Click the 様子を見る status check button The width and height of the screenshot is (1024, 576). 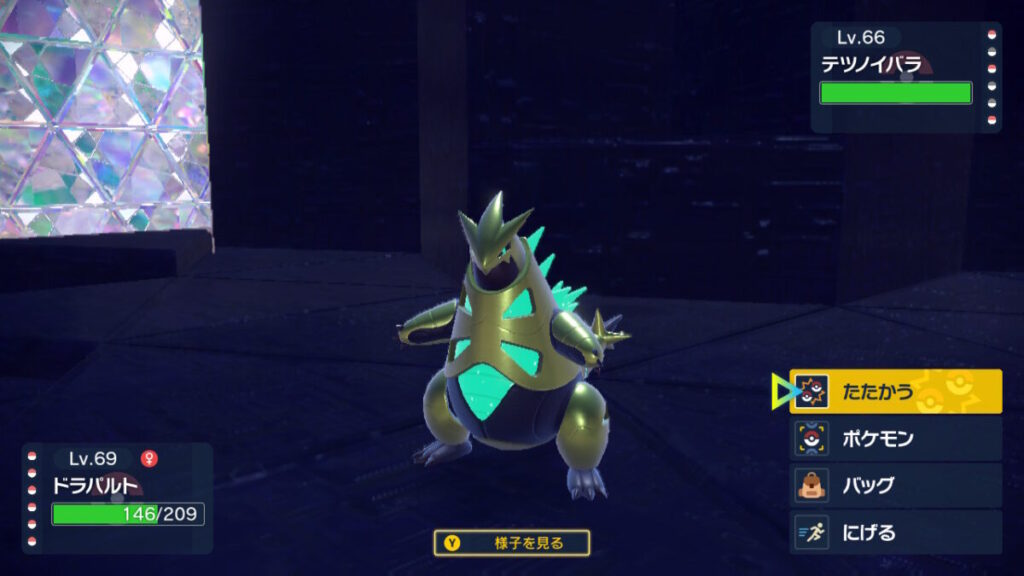point(512,543)
